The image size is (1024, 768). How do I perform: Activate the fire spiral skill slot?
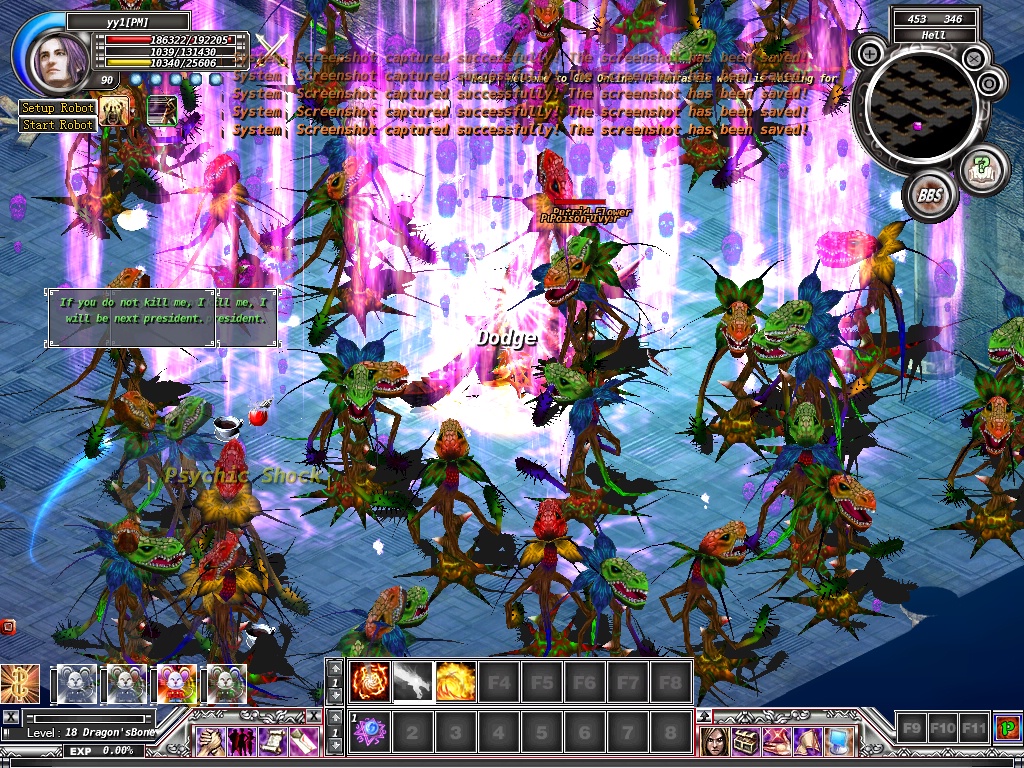click(x=370, y=681)
